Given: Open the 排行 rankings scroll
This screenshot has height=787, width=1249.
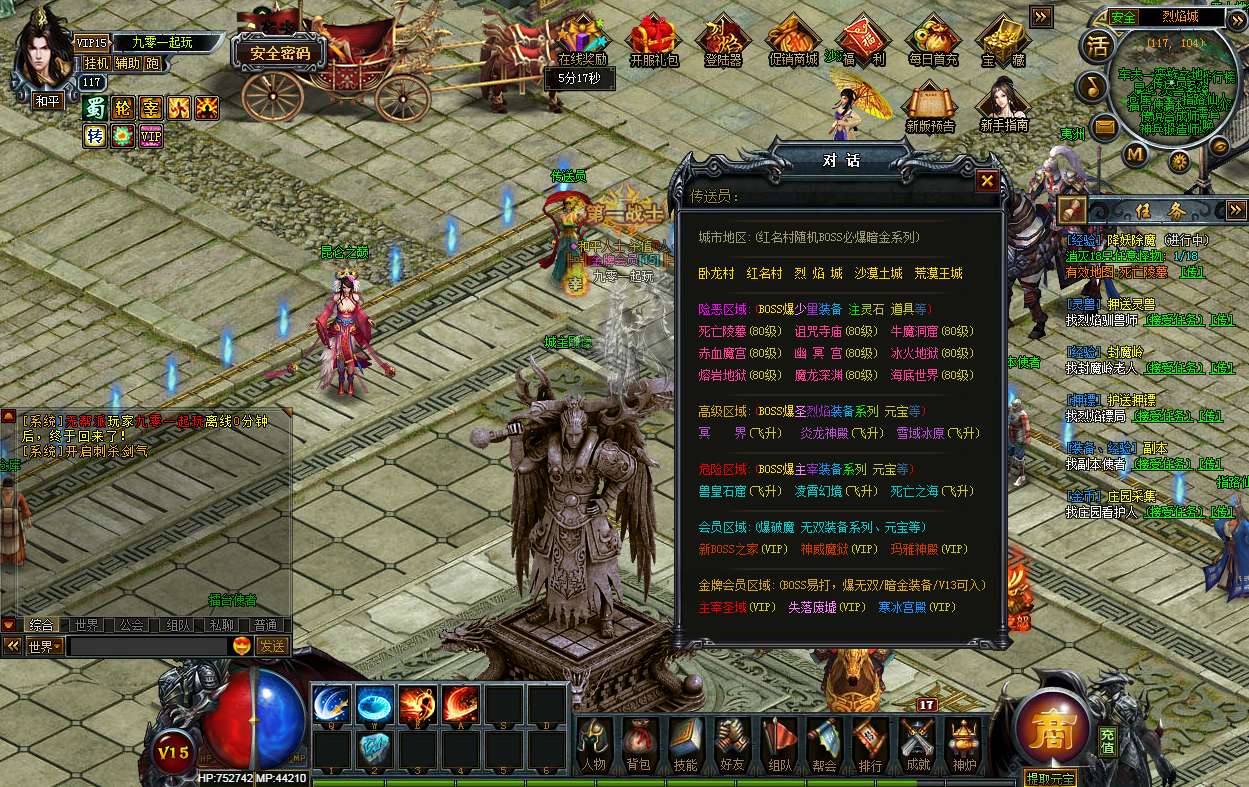Looking at the screenshot, I should coord(870,745).
